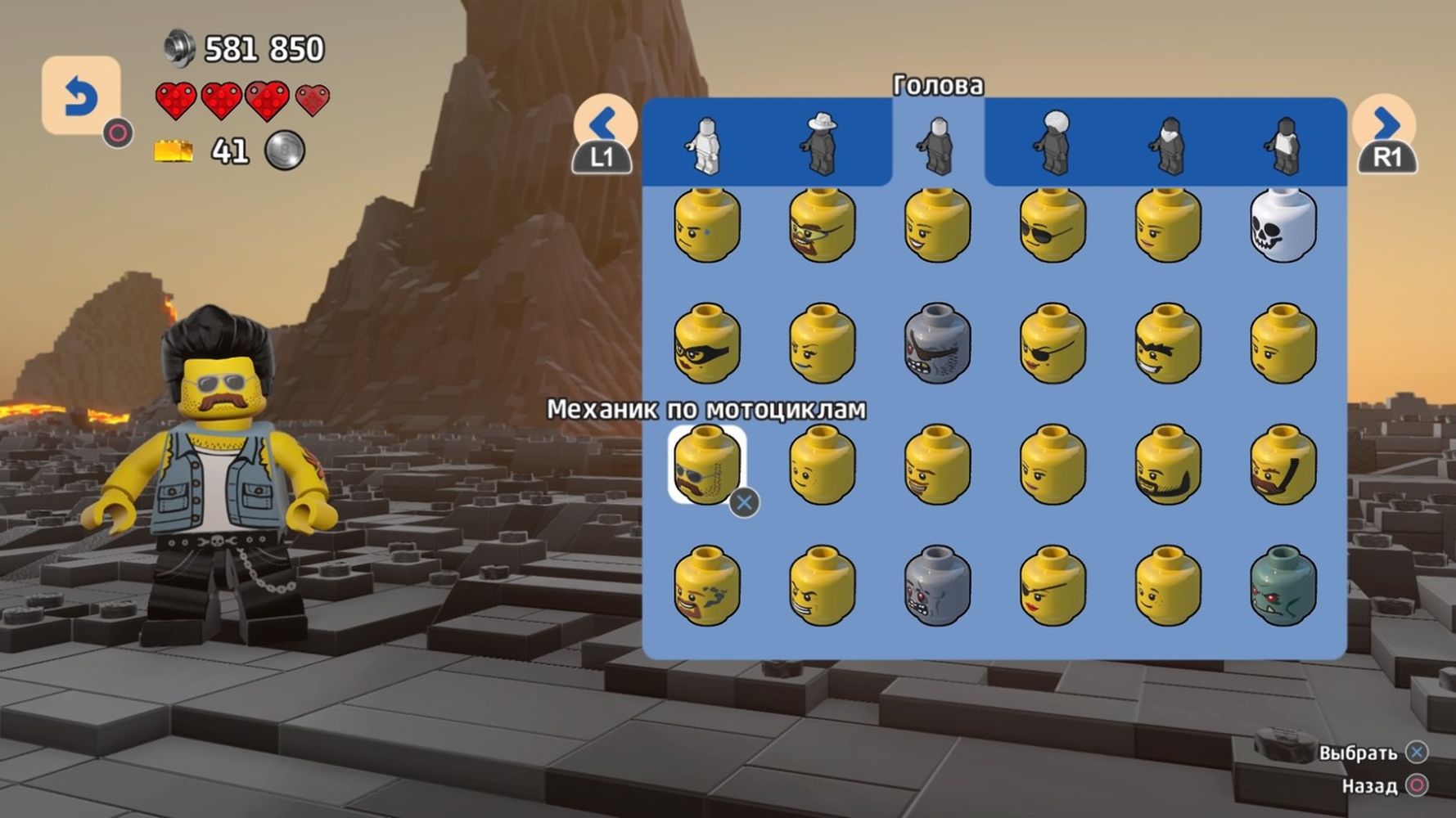Select the head with brown beard and glasses
This screenshot has height=818, width=1456.
click(x=822, y=225)
